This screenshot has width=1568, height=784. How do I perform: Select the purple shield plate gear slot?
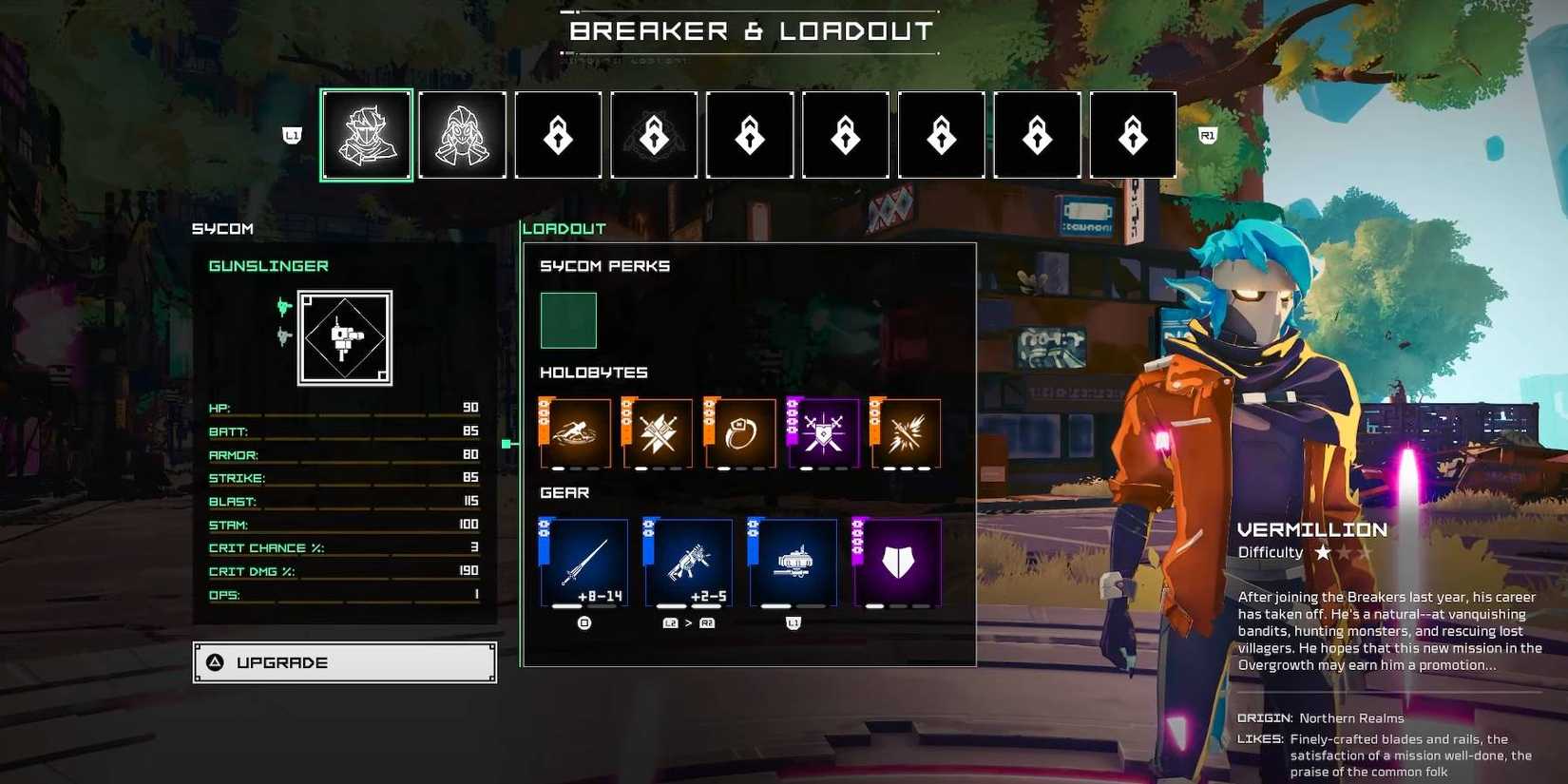point(898,563)
